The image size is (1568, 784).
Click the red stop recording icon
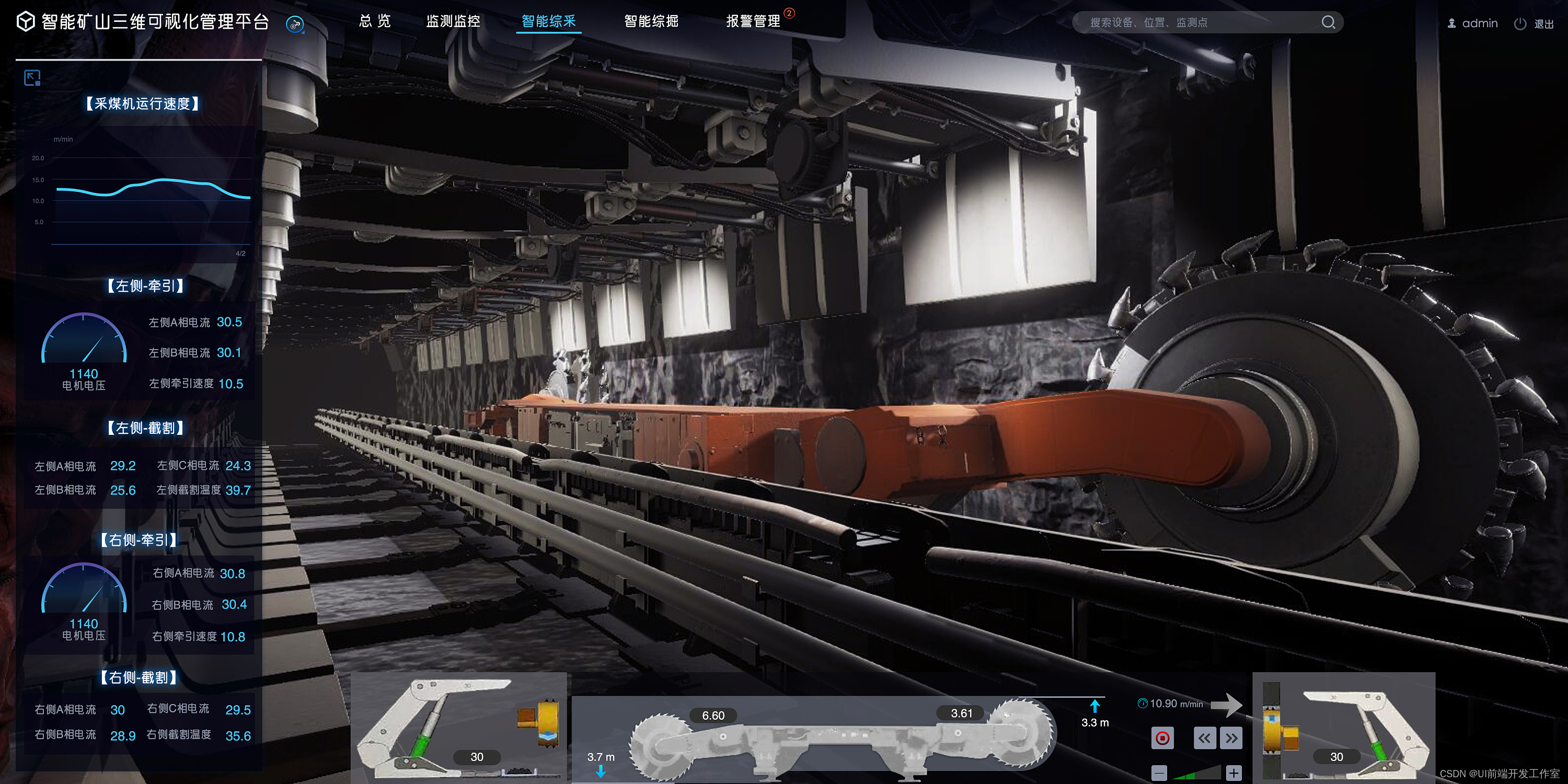(x=1162, y=737)
